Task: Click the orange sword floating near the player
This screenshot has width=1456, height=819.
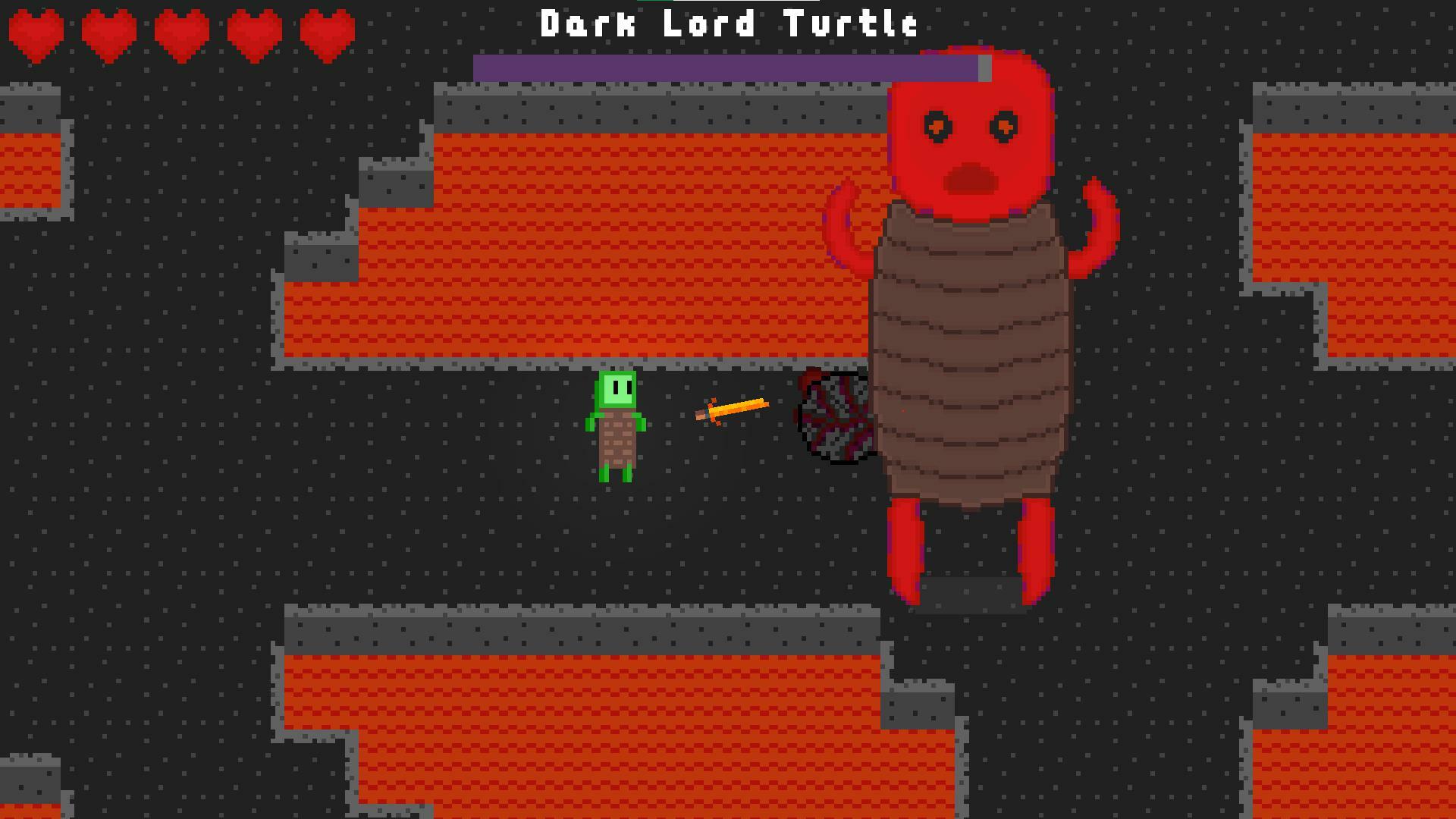Action: point(732,409)
